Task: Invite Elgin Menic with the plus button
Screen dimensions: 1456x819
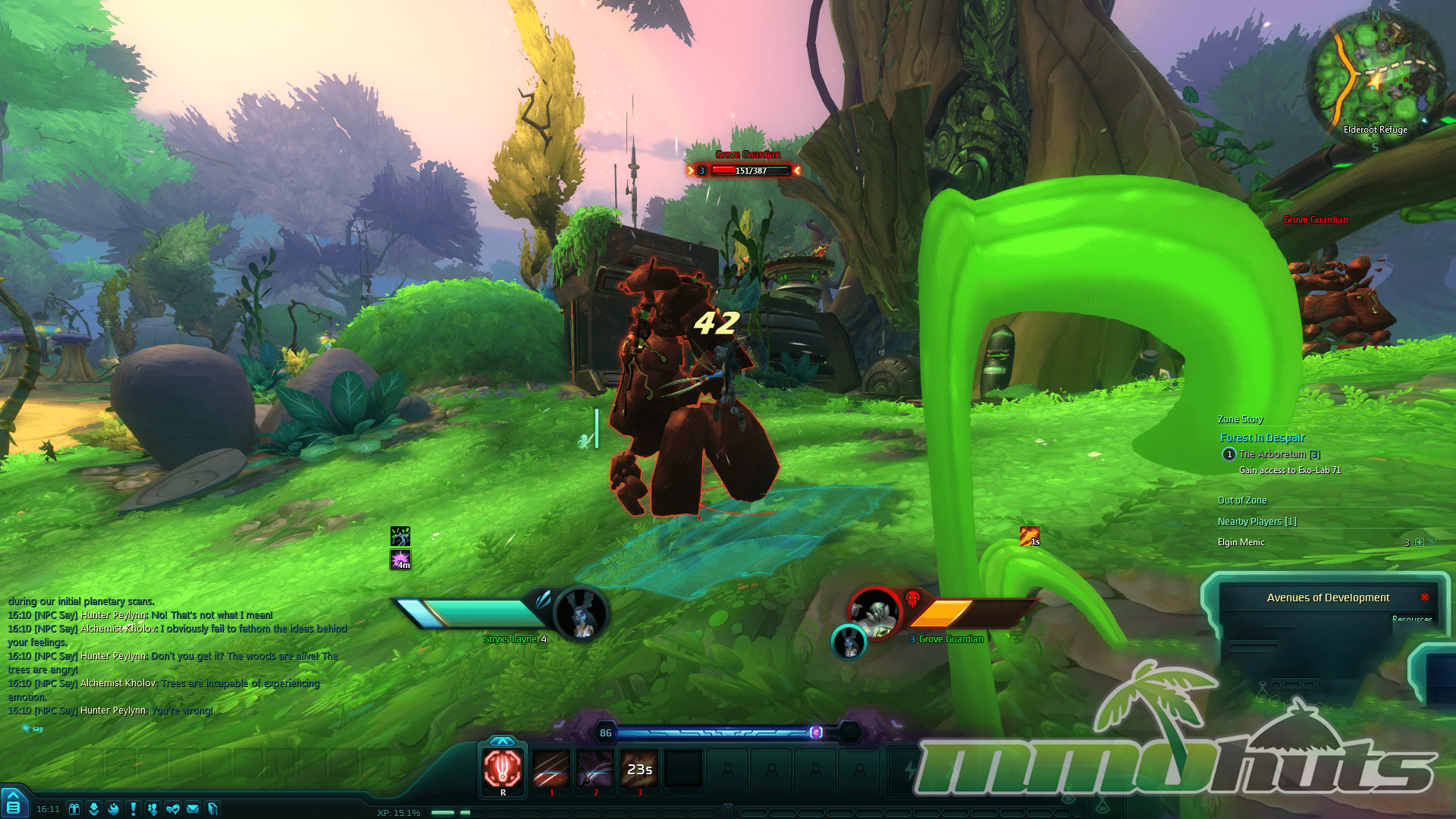Action: [1420, 542]
